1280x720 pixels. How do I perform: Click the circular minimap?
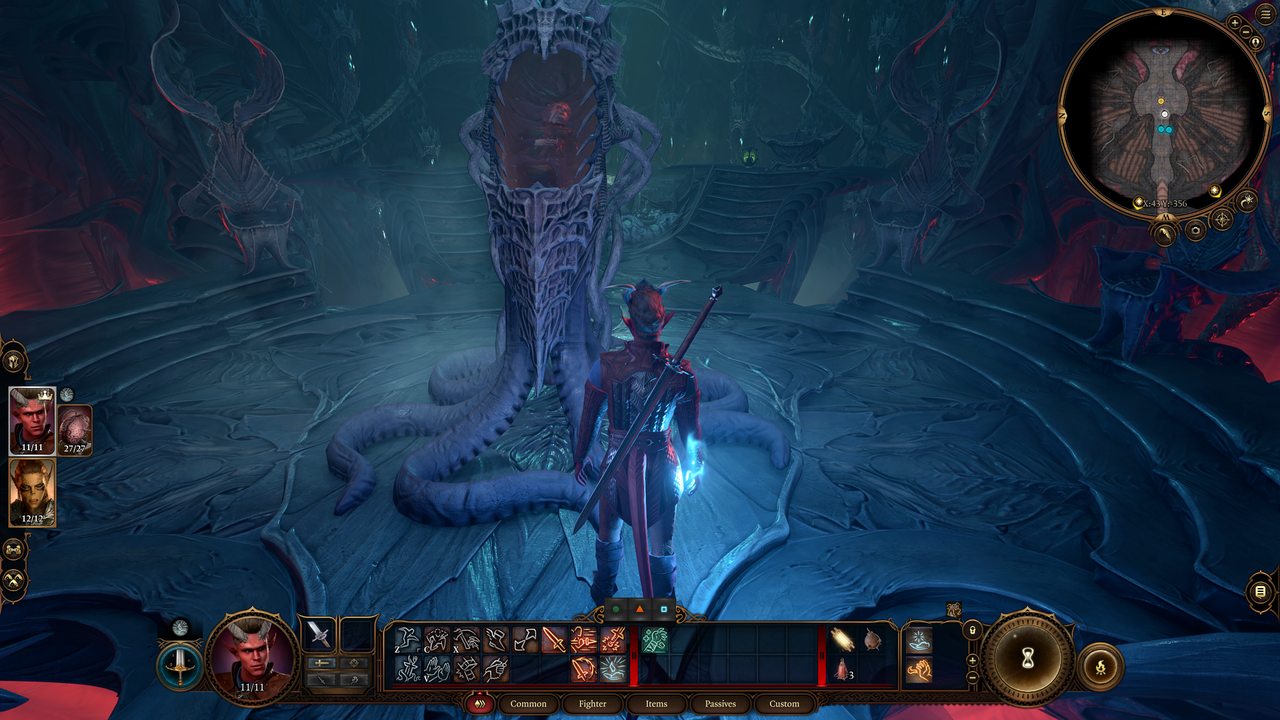click(1164, 116)
